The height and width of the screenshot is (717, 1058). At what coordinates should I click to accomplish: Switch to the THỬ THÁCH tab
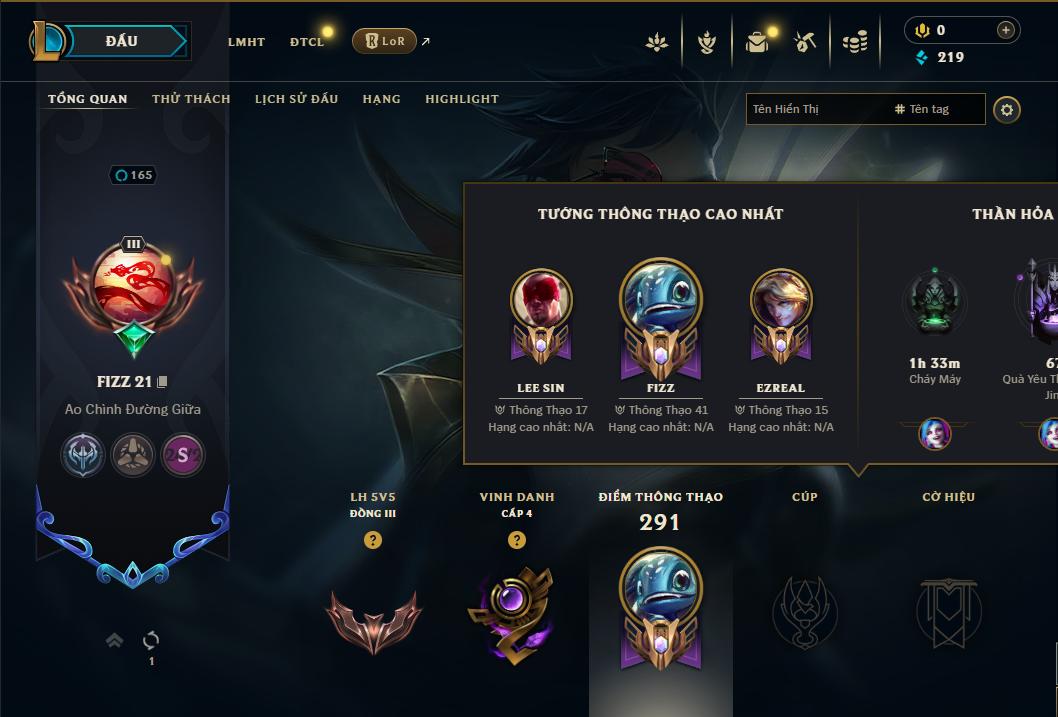coord(191,99)
